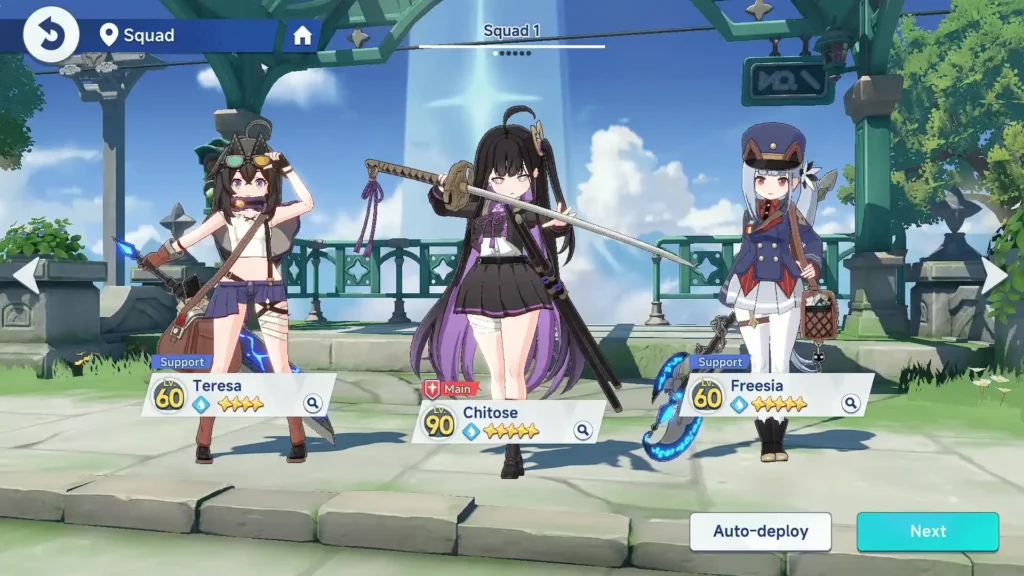Go back using the return arrow button

point(50,35)
